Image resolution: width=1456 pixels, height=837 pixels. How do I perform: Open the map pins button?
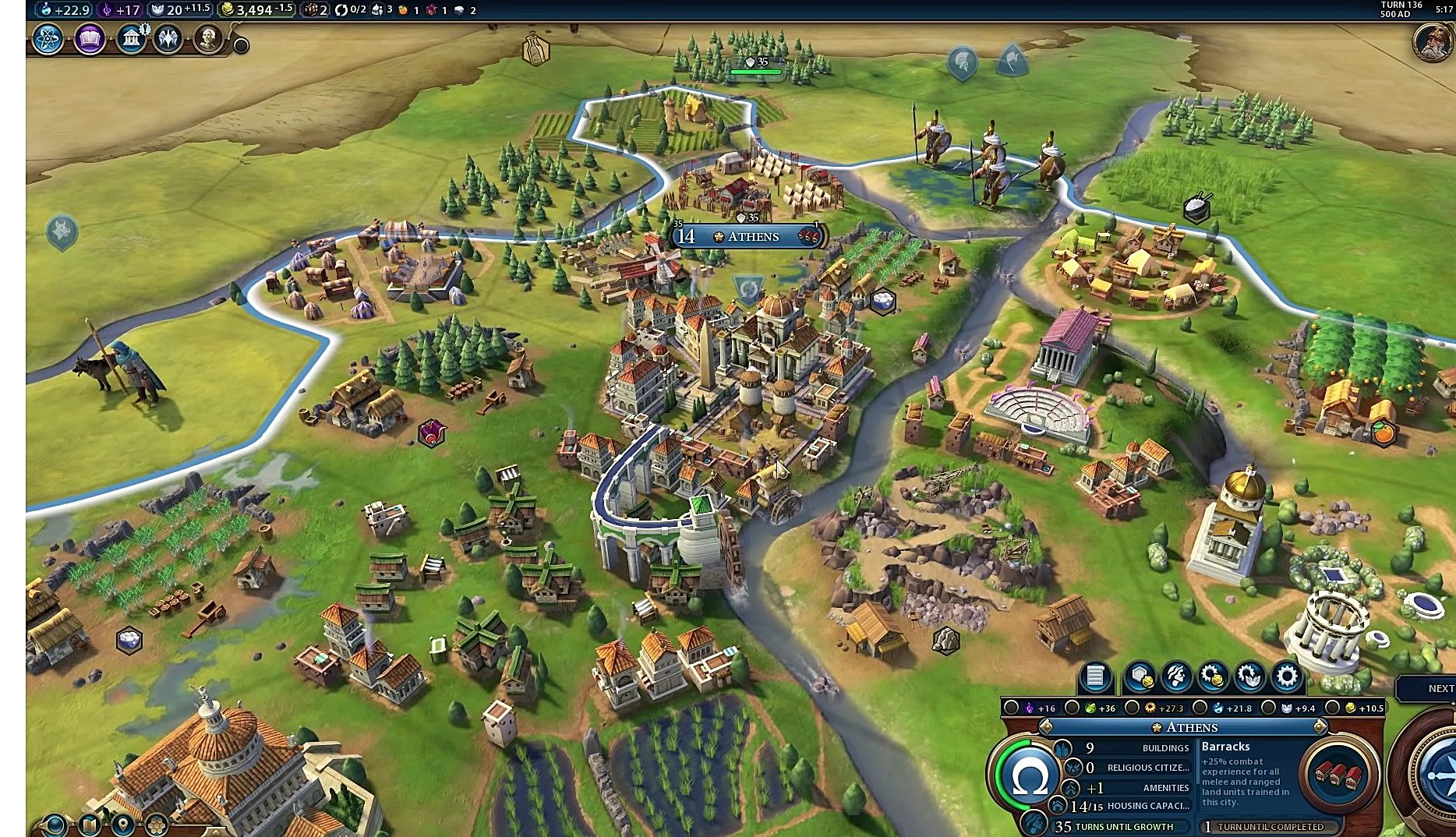pyautogui.click(x=123, y=824)
